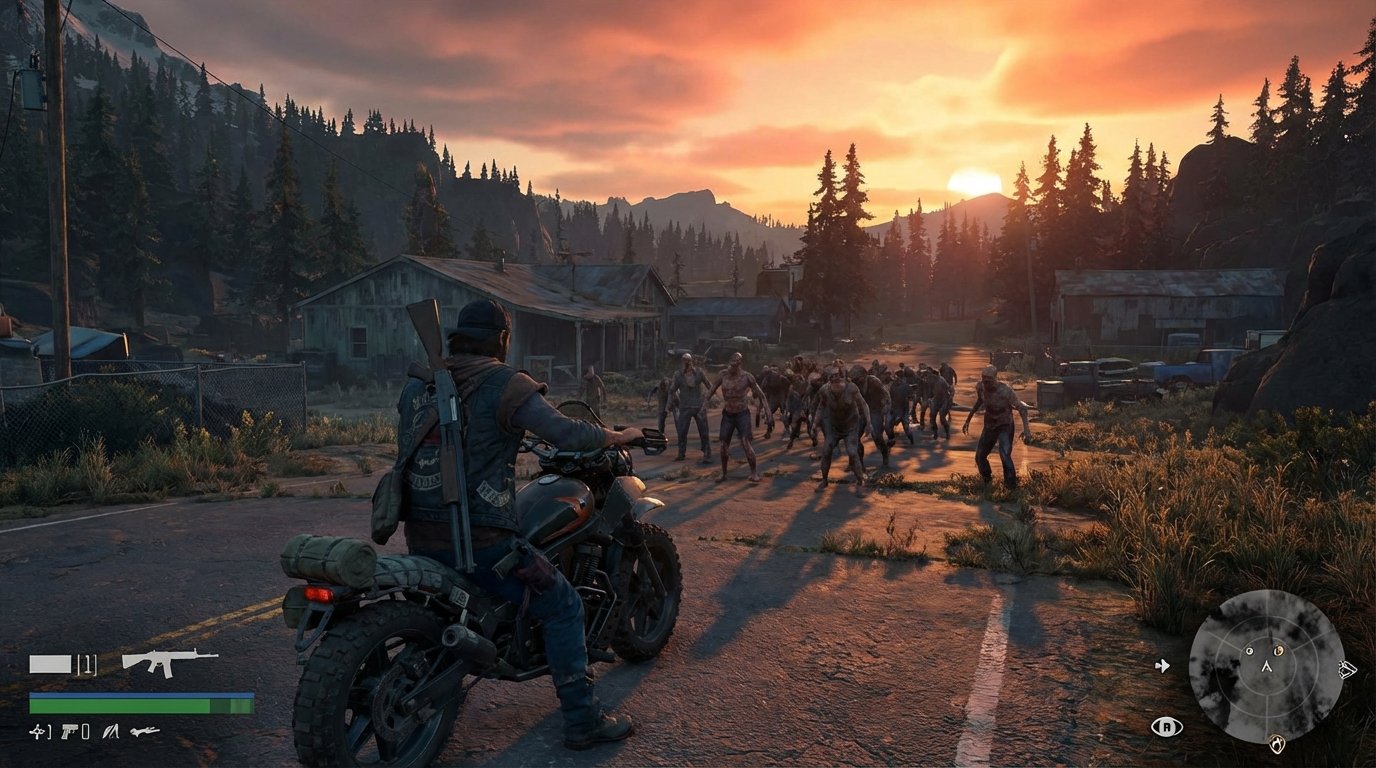This screenshot has height=768, width=1376.
Task: Click the ammo magazine icon above the health bar
Action: tap(50, 663)
